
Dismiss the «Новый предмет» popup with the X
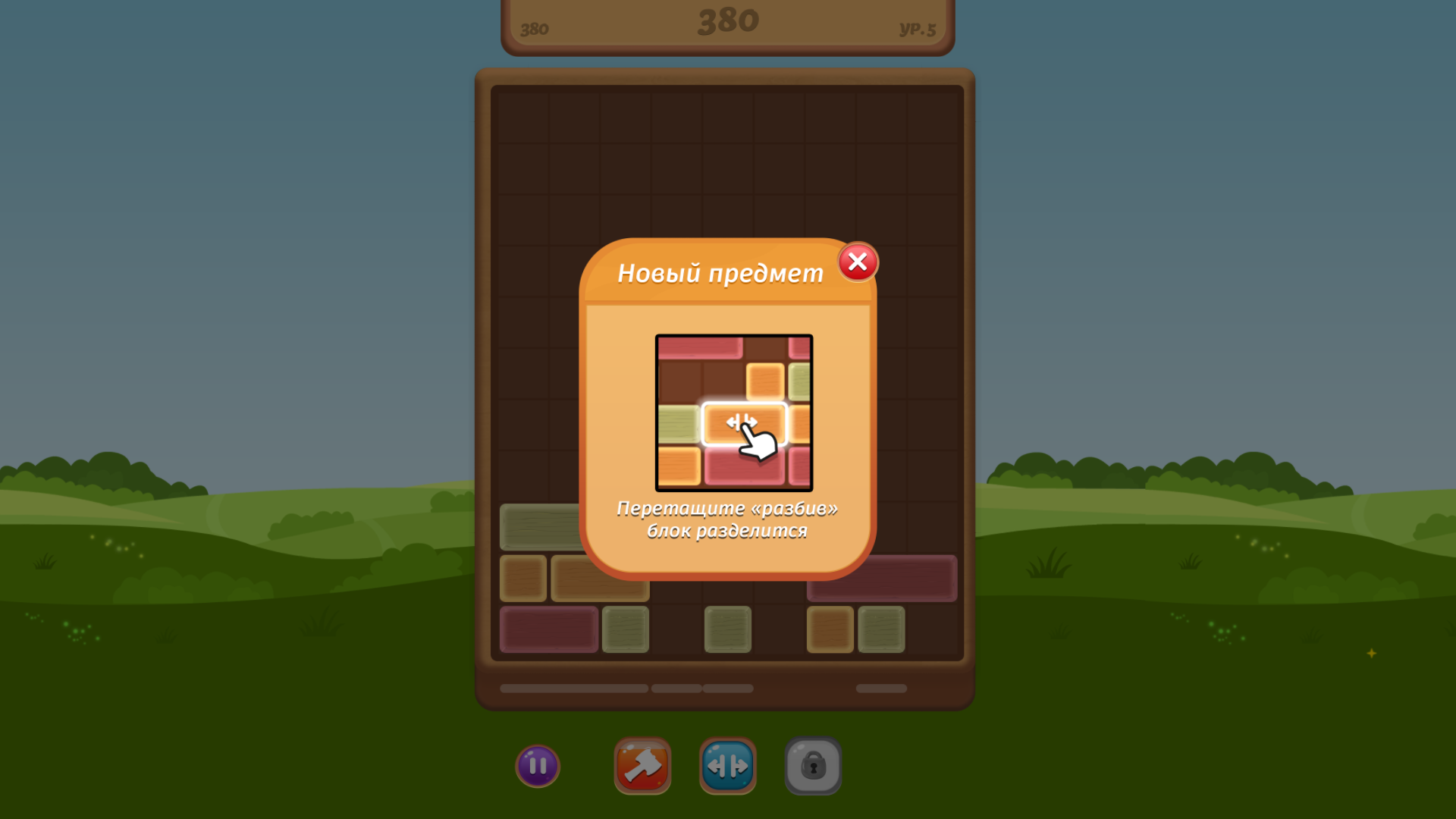[x=857, y=262]
